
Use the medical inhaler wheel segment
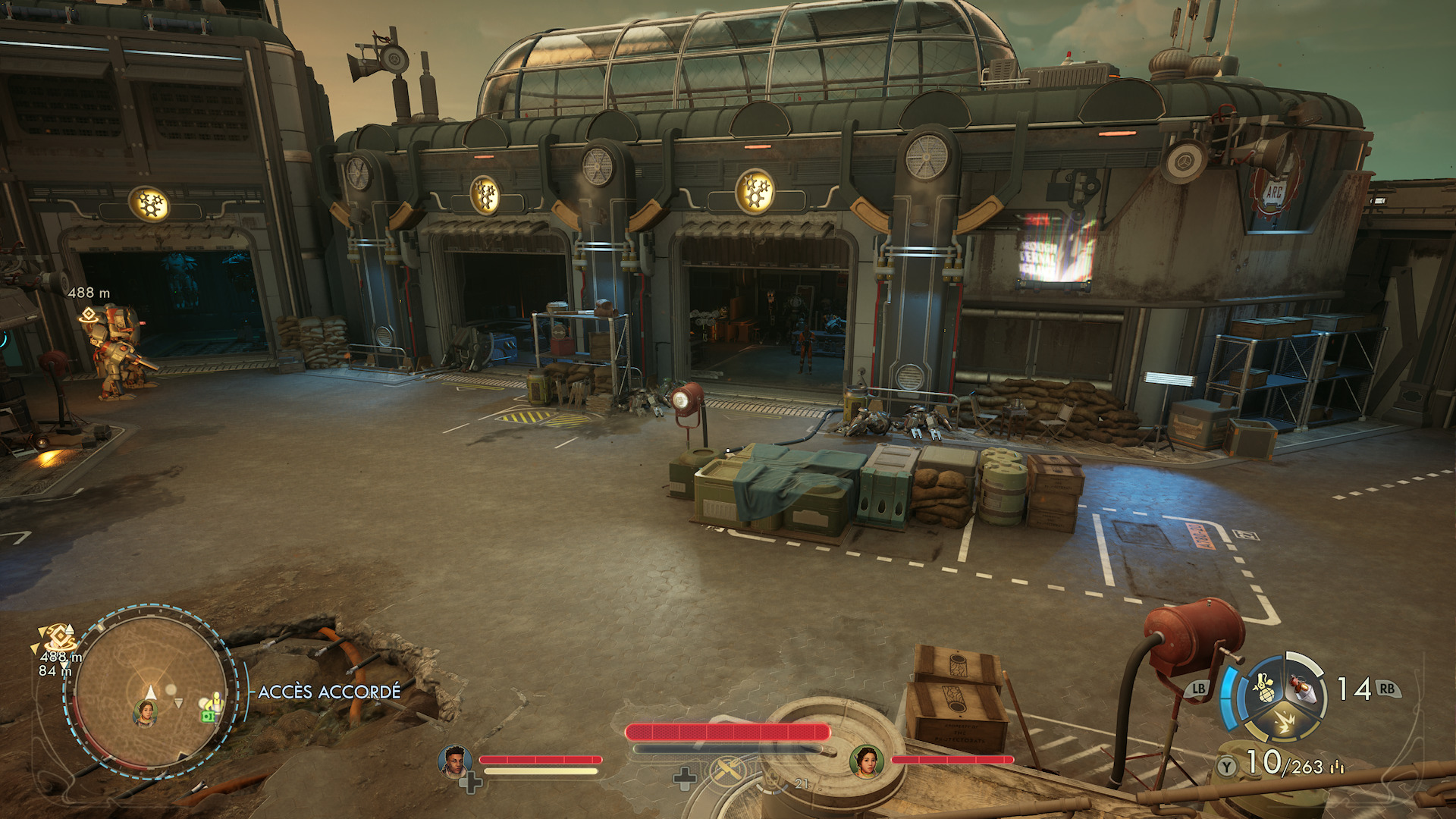[1304, 689]
